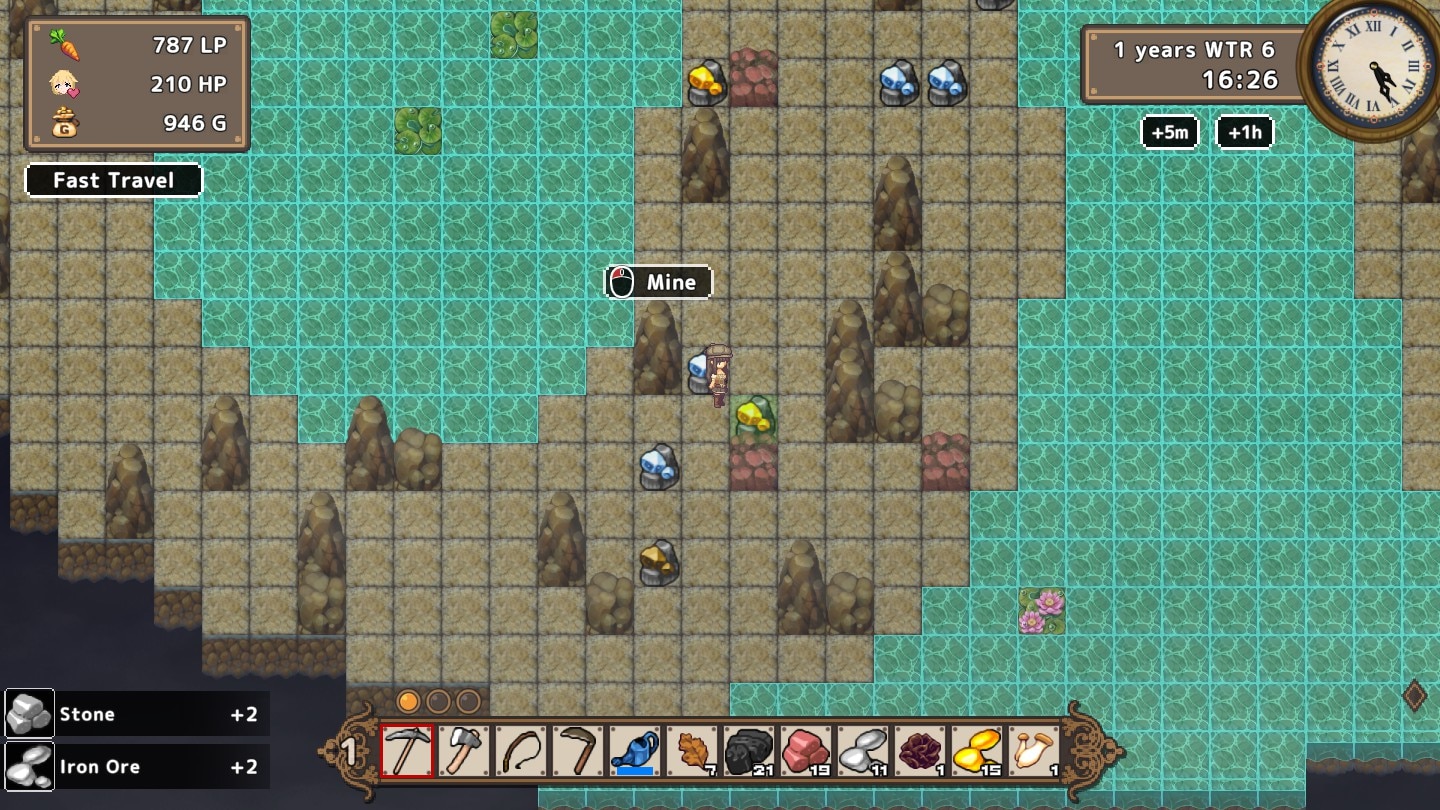Select the dark purple ore slot
This screenshot has height=810, width=1440.
click(919, 751)
